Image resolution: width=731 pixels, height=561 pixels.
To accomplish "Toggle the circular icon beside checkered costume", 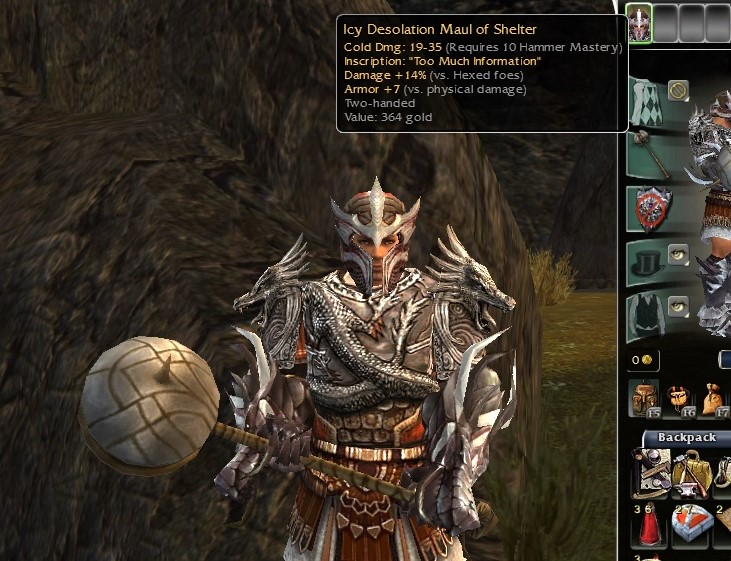I will click(679, 91).
